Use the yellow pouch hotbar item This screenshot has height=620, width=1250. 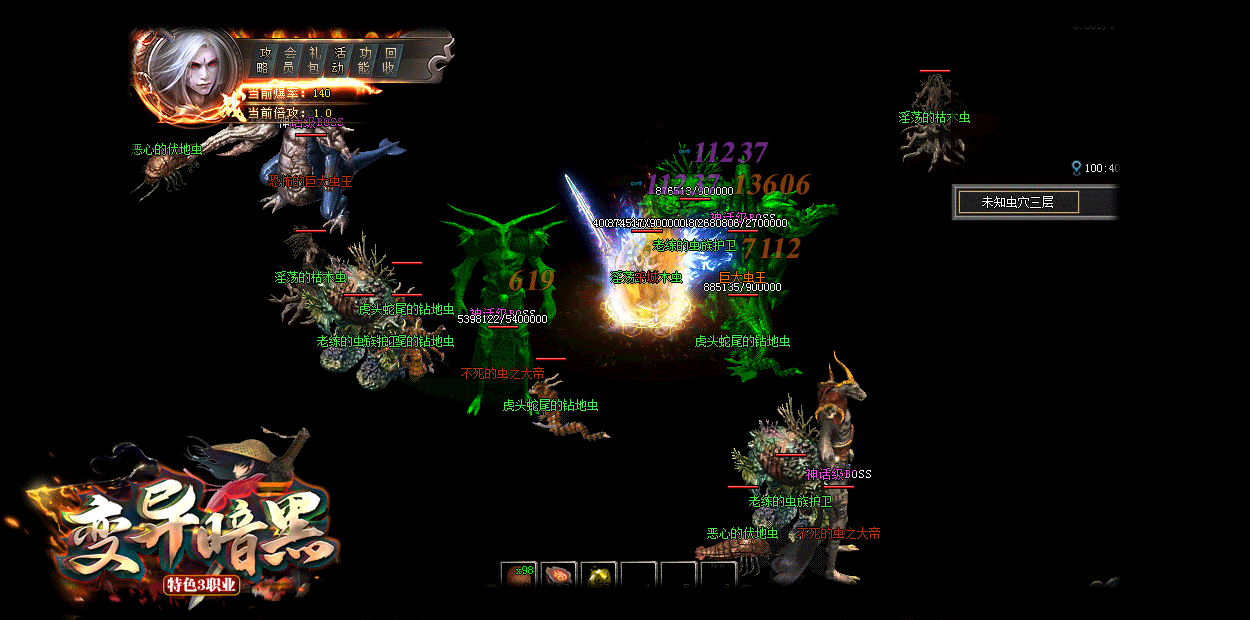click(598, 575)
